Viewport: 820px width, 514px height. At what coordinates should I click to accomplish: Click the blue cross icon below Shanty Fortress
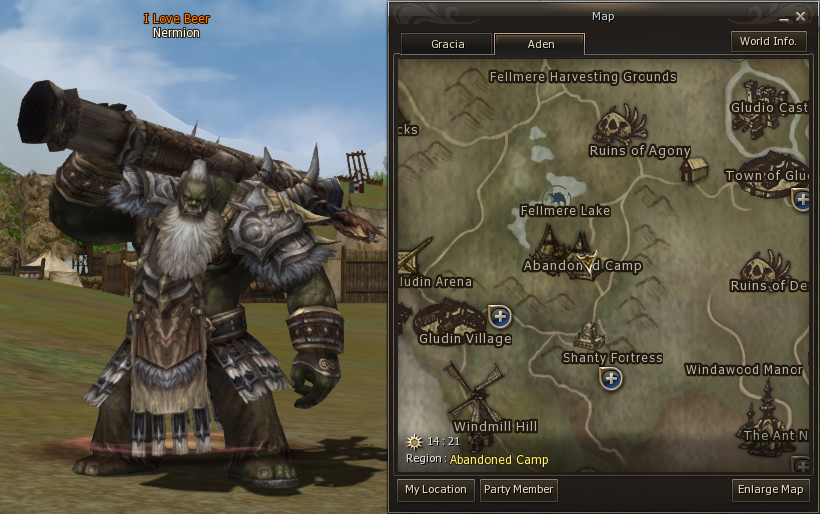(611, 378)
